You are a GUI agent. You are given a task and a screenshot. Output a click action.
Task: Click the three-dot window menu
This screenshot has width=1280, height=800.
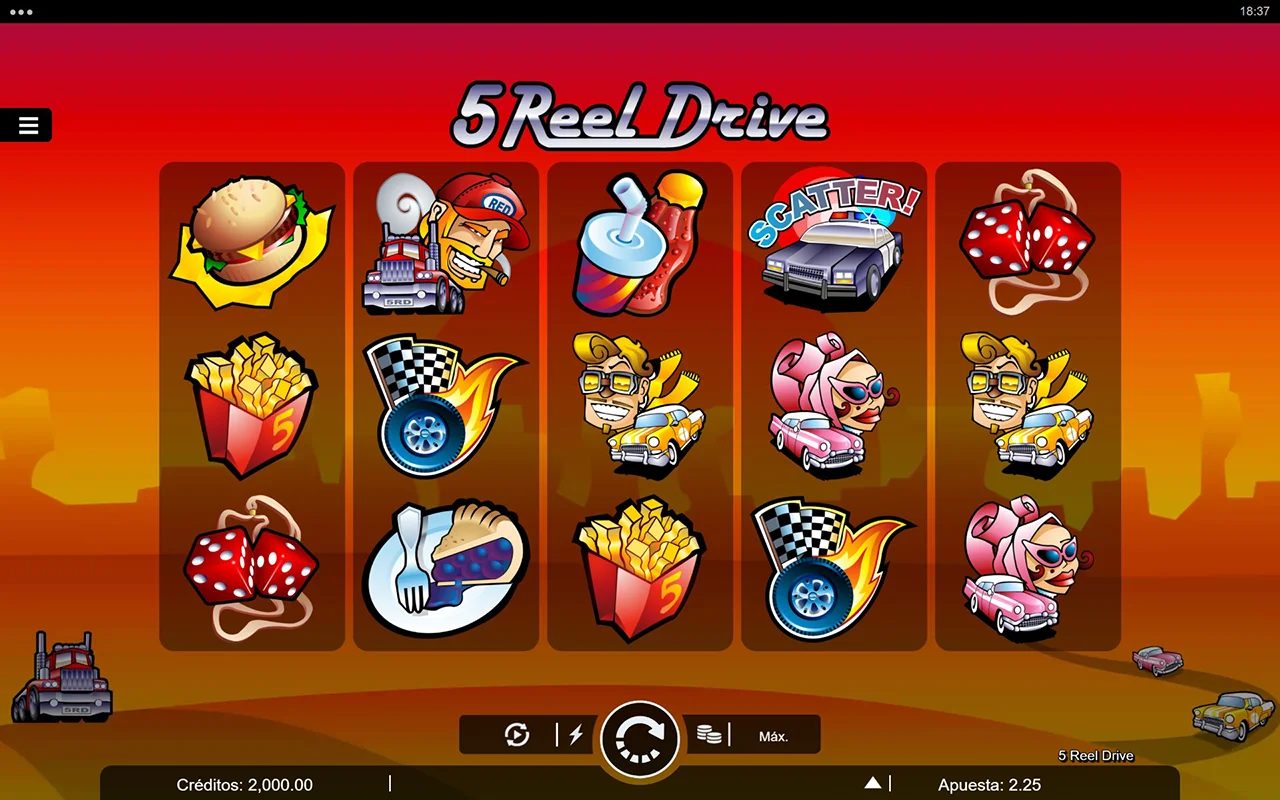click(20, 12)
